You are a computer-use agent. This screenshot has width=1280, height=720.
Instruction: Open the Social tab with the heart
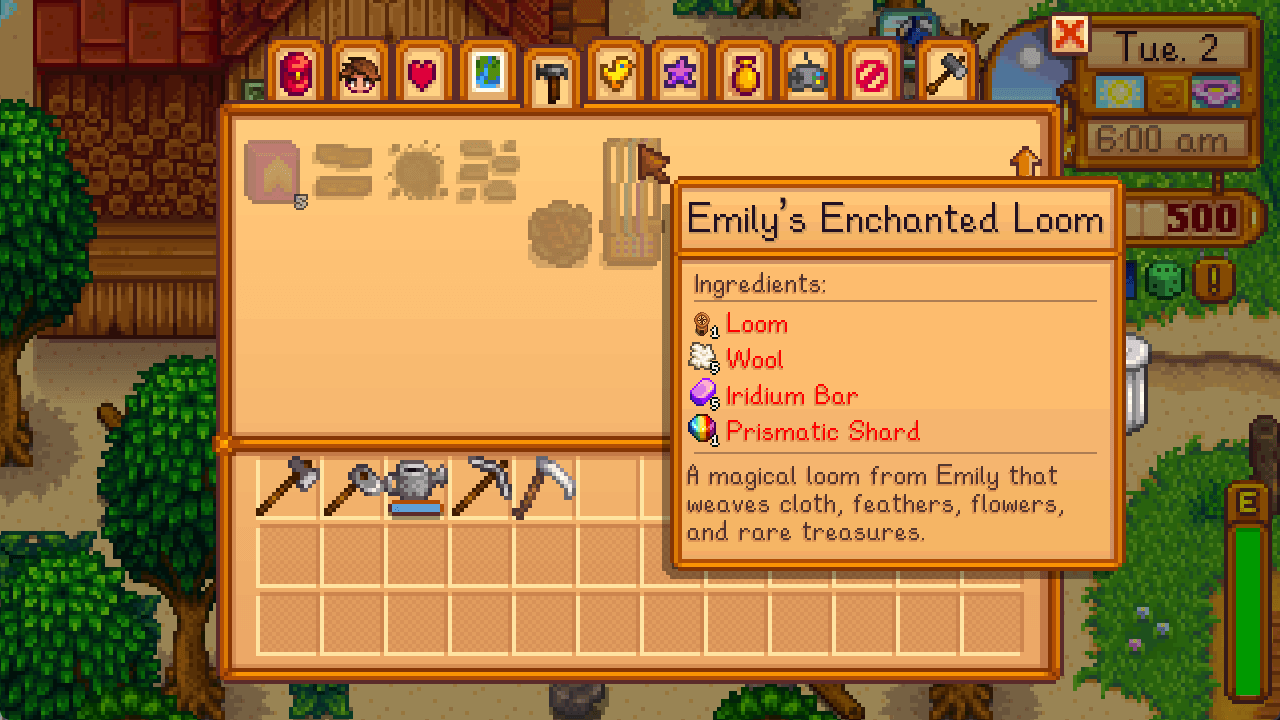point(422,70)
